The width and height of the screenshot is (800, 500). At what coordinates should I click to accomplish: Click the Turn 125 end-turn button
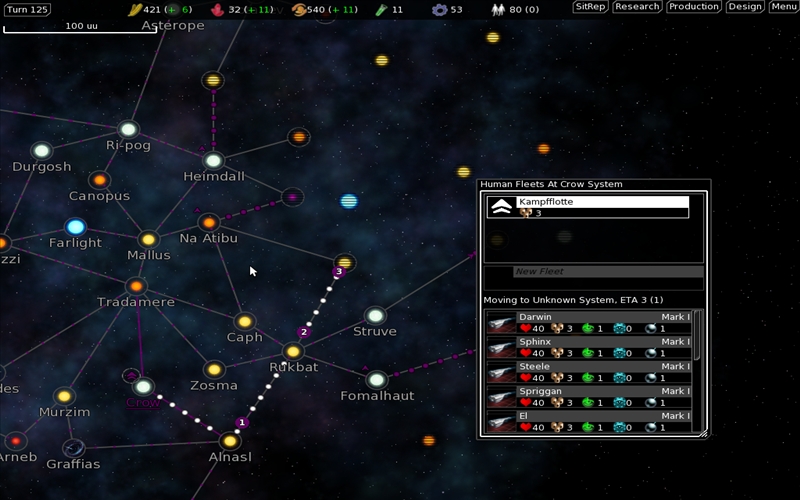(27, 9)
